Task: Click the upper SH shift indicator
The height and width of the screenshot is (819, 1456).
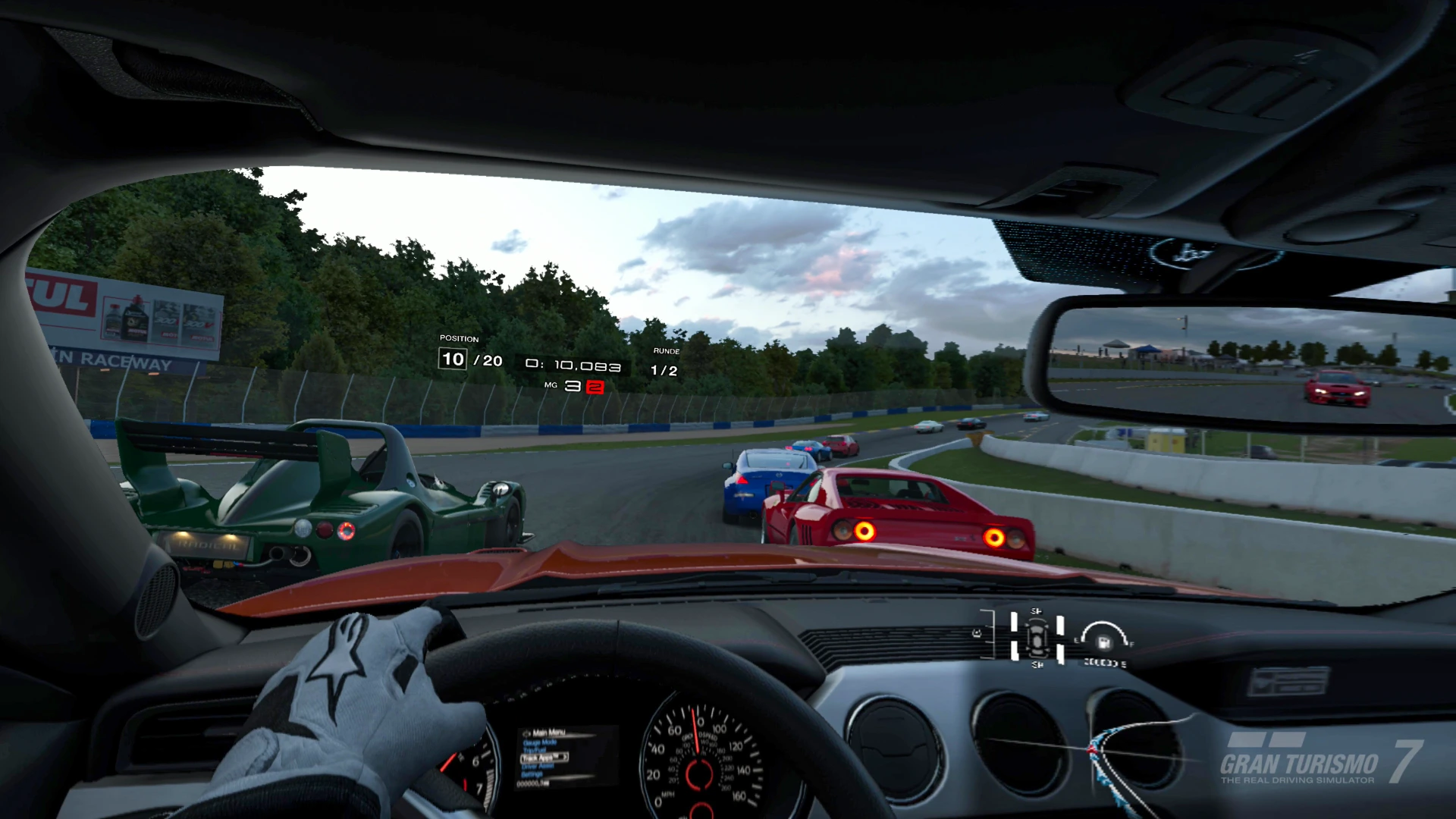Action: [x=1037, y=610]
